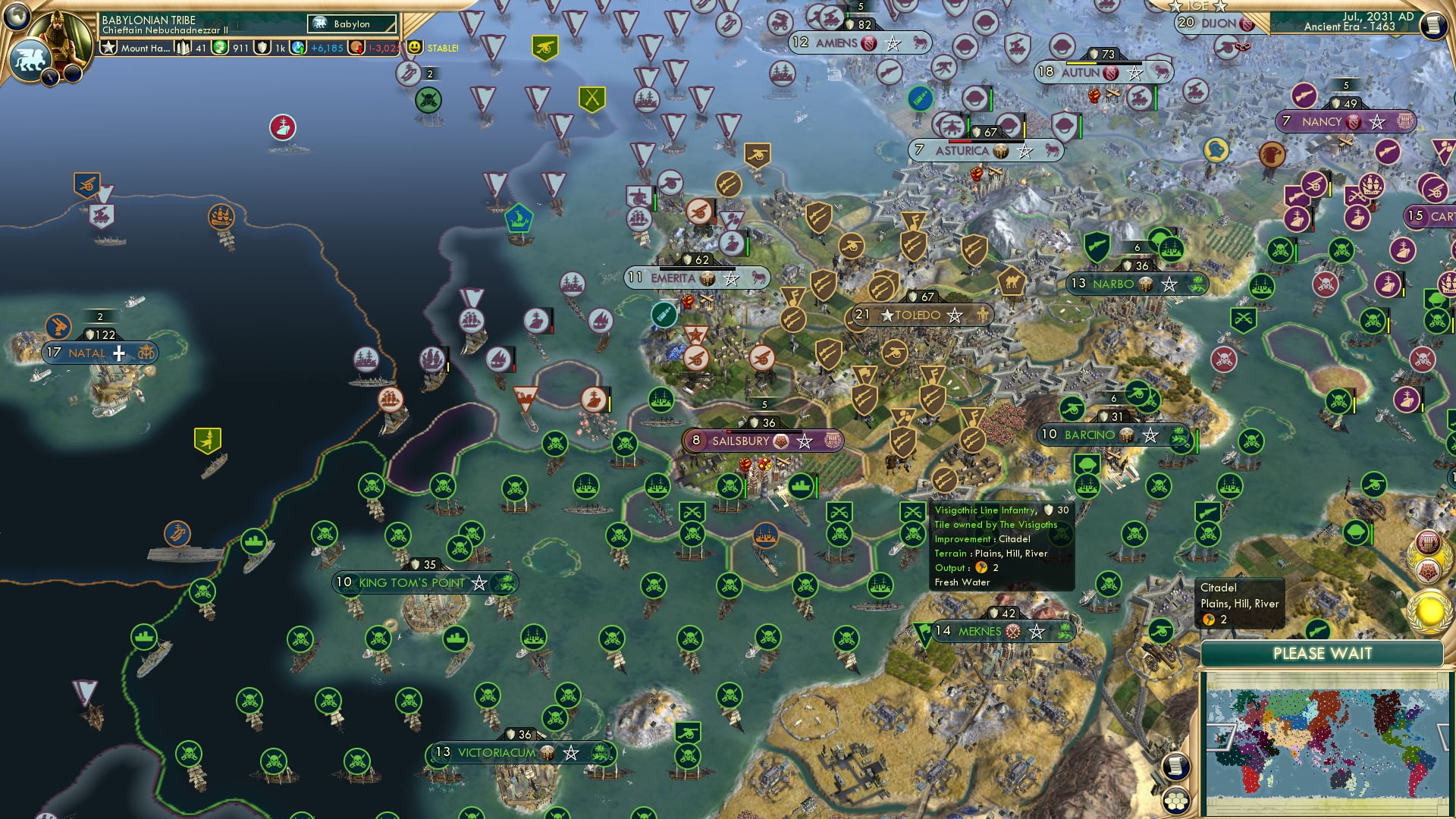This screenshot has height=819, width=1456.
Task: Click the gold treasury icon showing 911
Action: tap(218, 47)
